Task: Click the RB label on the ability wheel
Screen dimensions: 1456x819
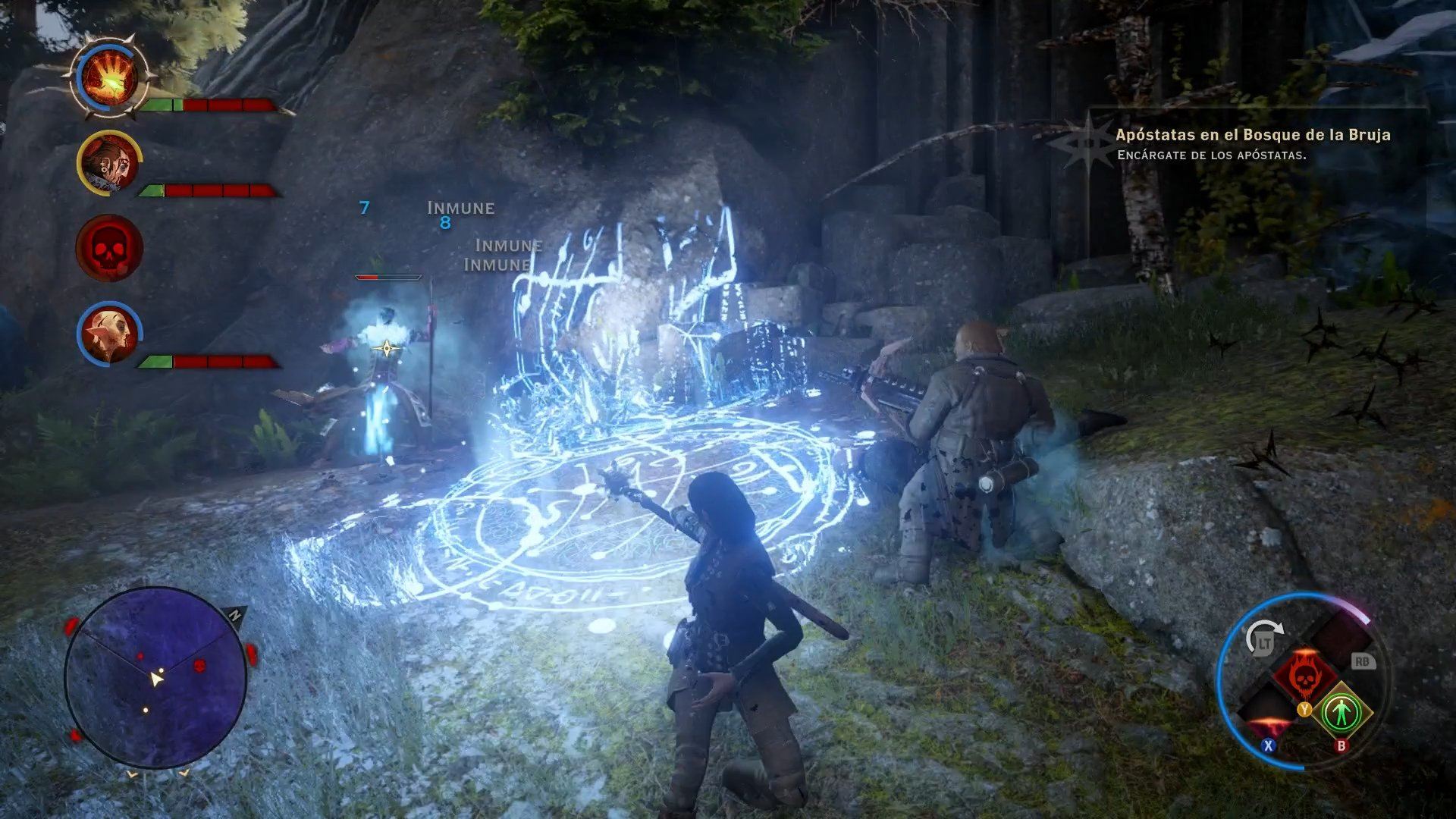Action: point(1363,662)
